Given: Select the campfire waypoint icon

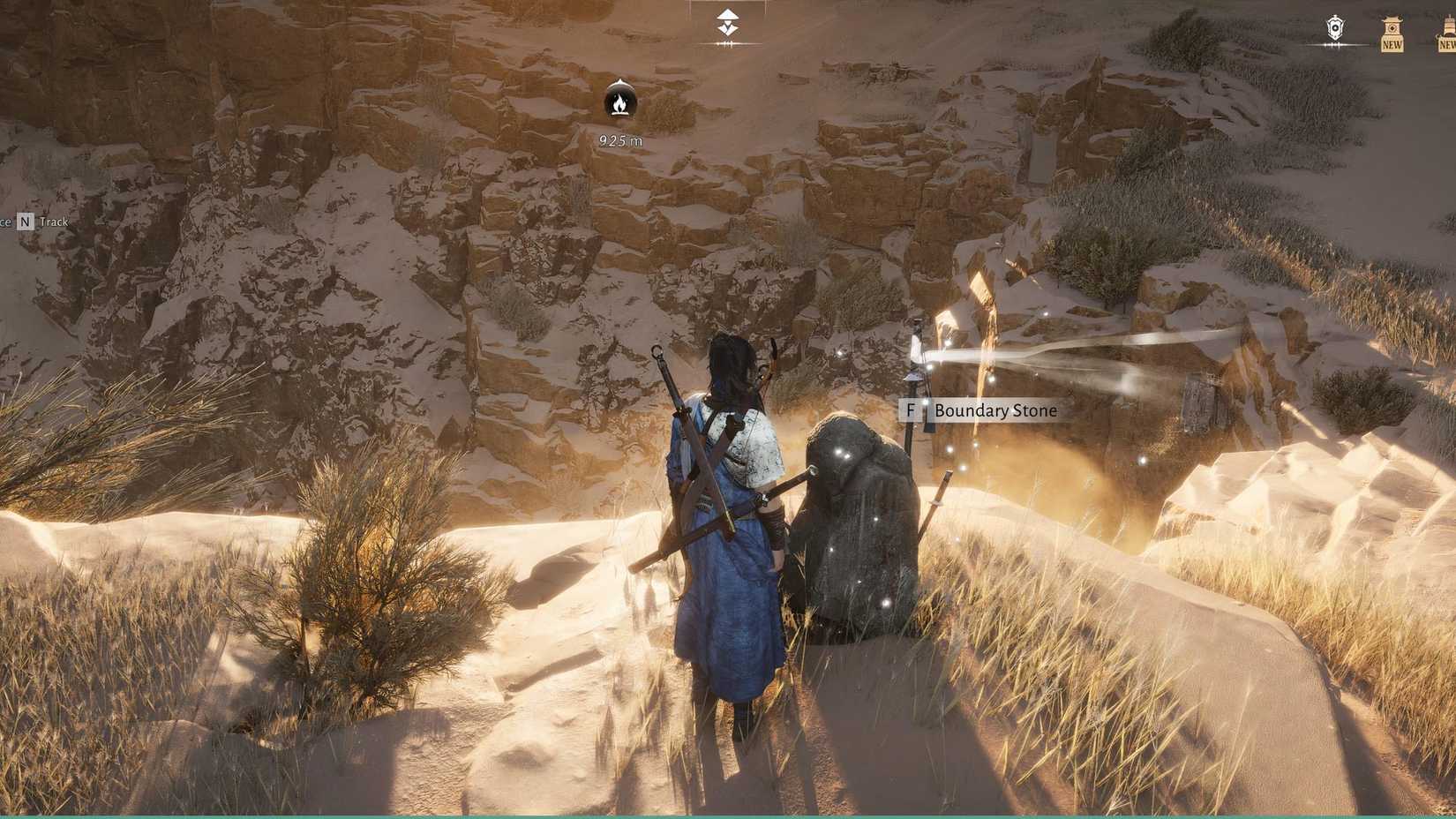Looking at the screenshot, I should [620, 103].
